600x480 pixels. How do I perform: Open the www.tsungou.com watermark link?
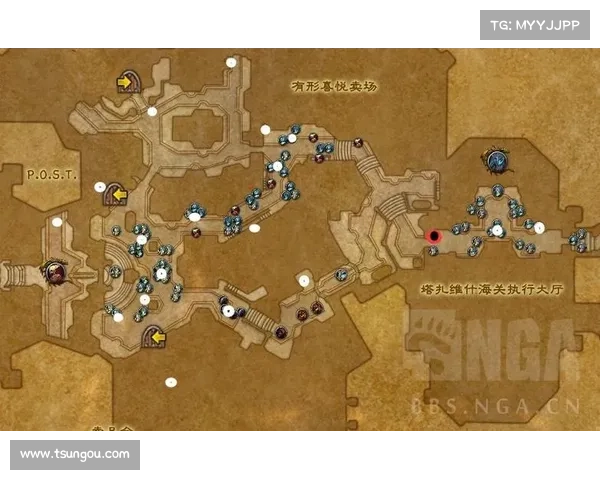pos(75,454)
